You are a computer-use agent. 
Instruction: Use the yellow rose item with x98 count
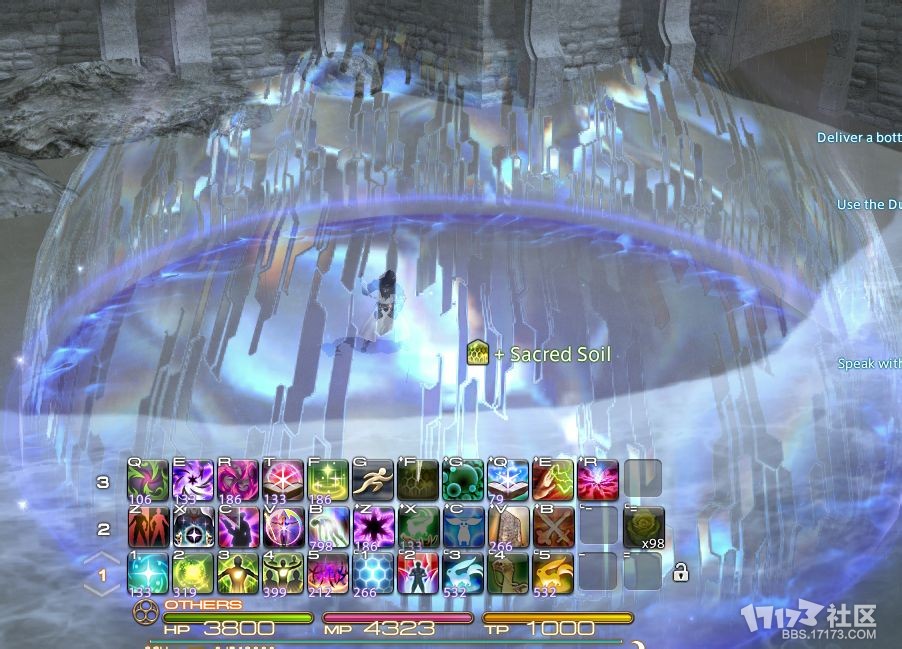tap(643, 526)
